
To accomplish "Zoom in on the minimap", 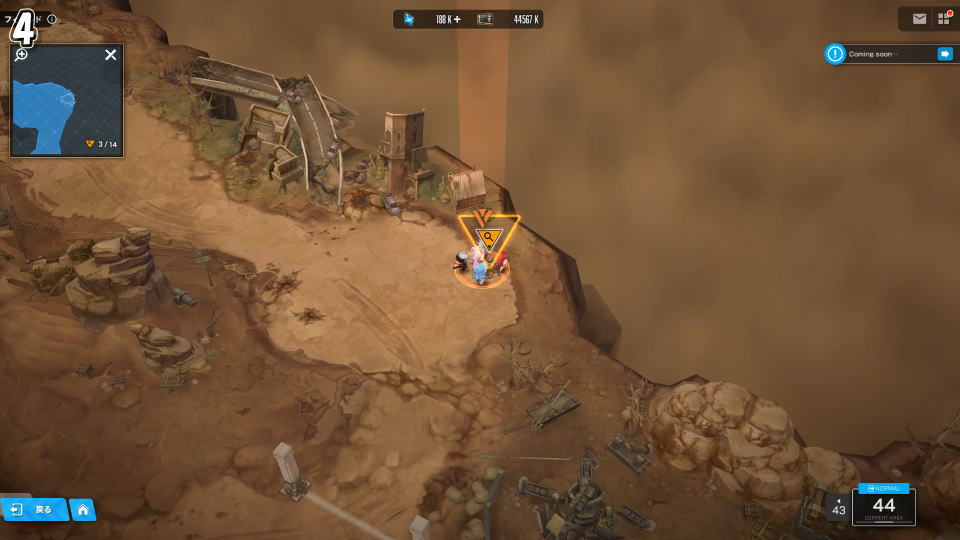I will tap(21, 54).
